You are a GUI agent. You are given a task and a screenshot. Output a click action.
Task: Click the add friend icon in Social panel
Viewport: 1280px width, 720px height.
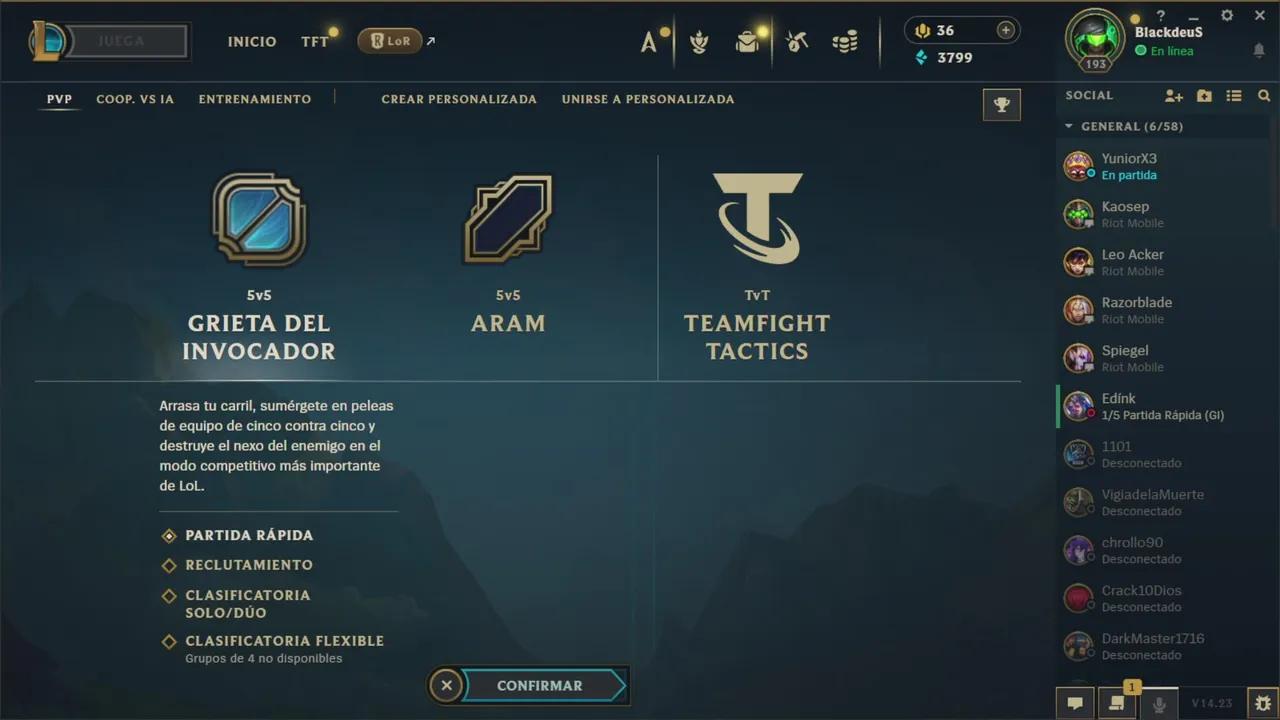(1173, 95)
